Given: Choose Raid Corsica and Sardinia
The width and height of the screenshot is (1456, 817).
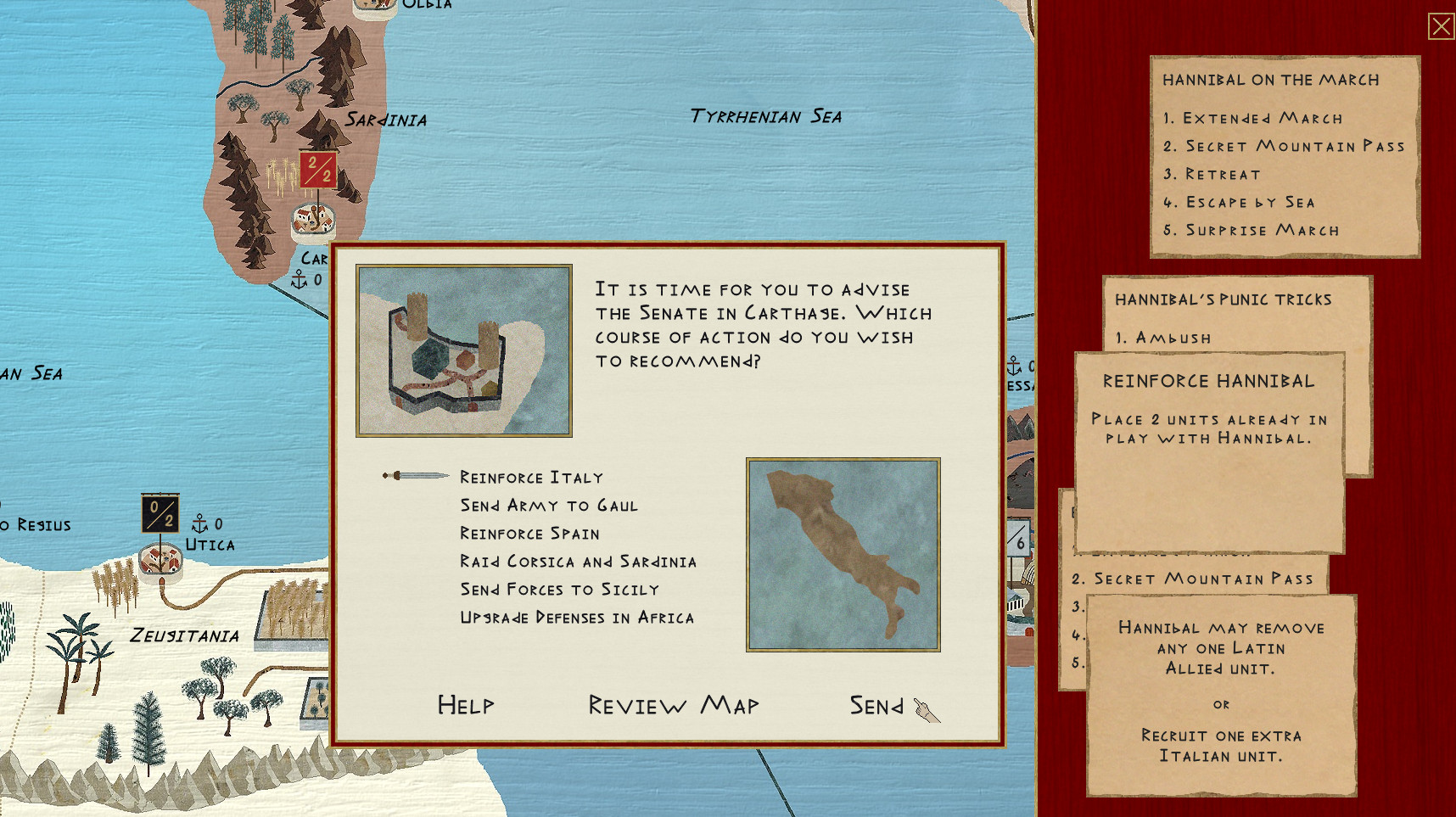Looking at the screenshot, I should [x=578, y=562].
